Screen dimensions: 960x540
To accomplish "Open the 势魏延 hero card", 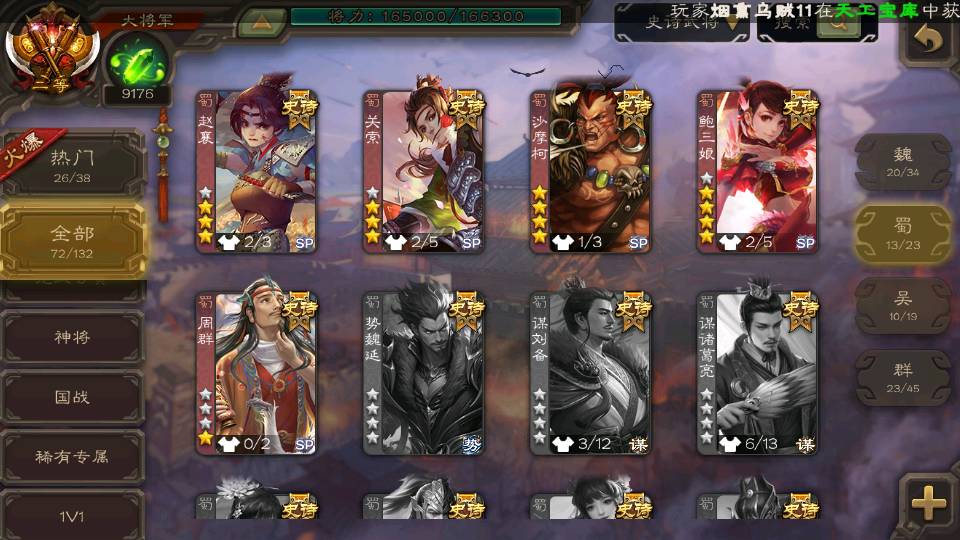I will point(423,372).
